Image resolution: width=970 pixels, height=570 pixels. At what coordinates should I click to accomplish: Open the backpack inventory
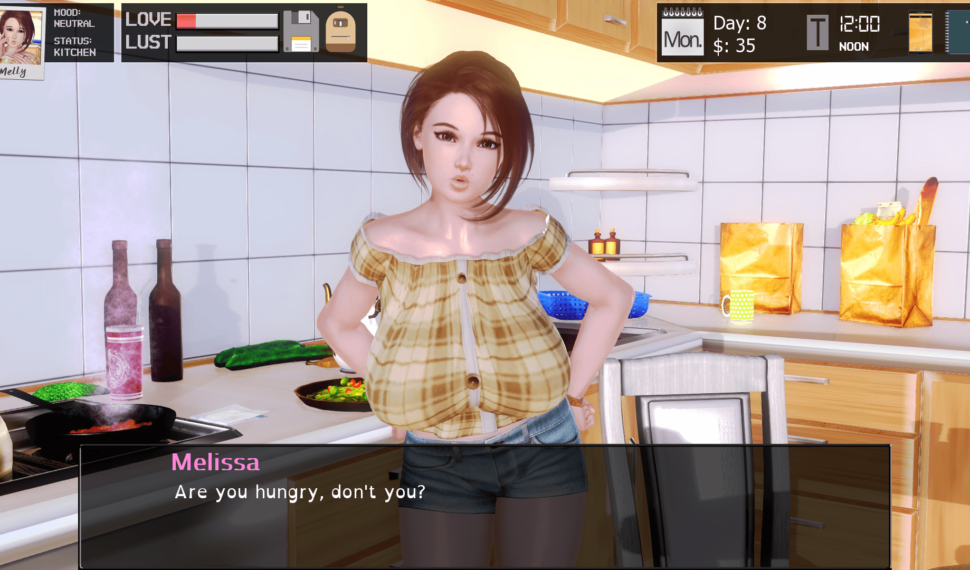(341, 31)
